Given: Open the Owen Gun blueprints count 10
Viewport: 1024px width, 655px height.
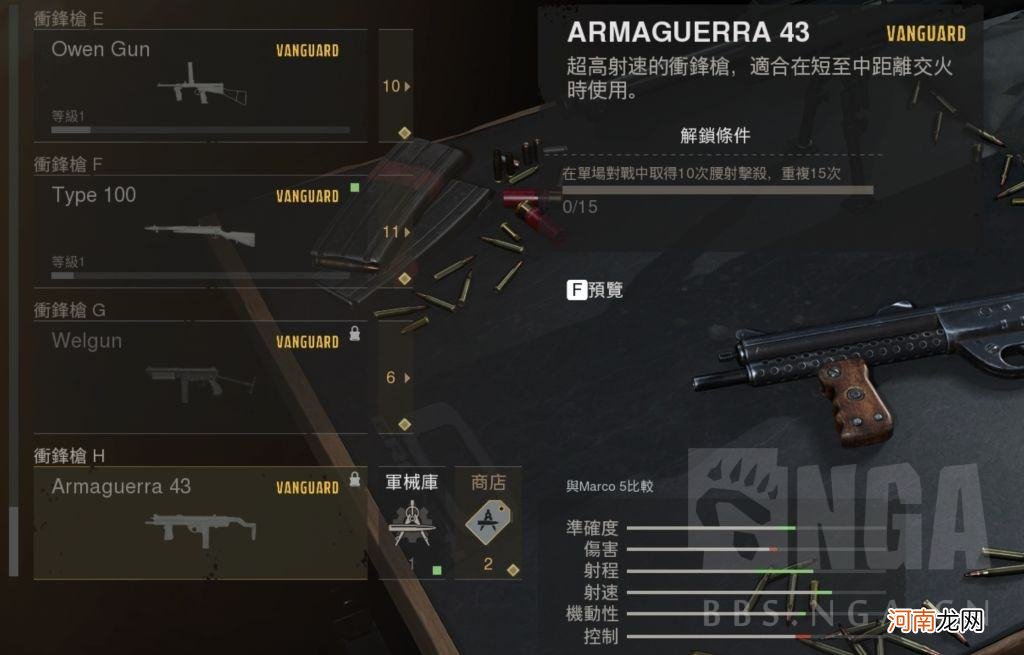Looking at the screenshot, I should tap(396, 86).
